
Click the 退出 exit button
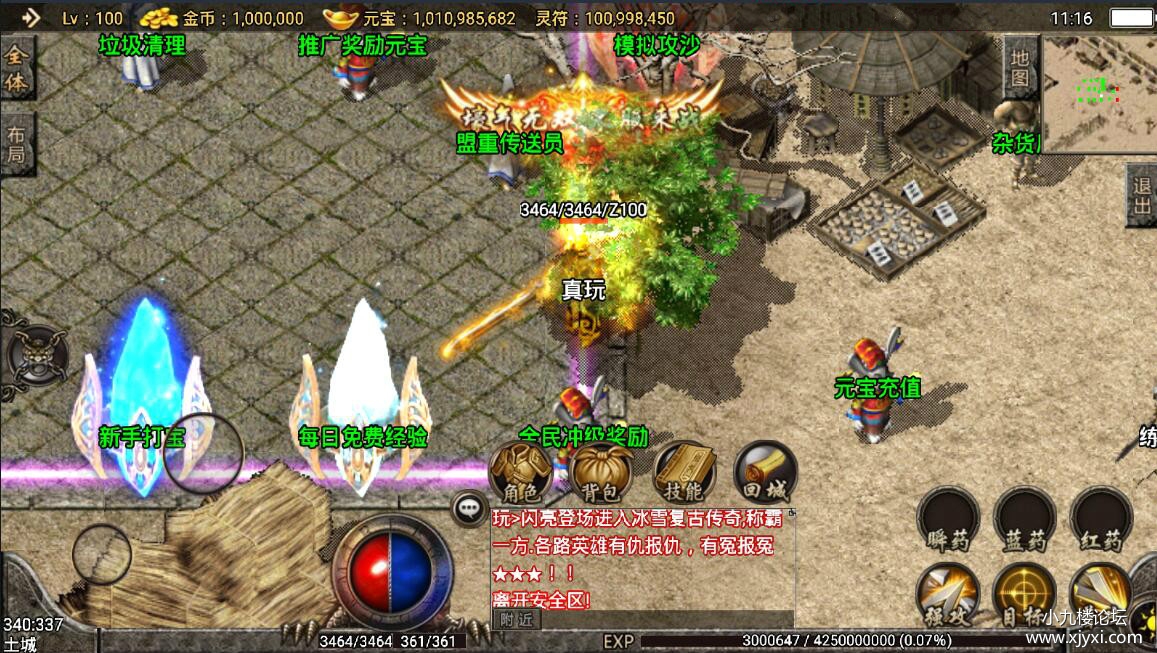pyautogui.click(x=1142, y=196)
